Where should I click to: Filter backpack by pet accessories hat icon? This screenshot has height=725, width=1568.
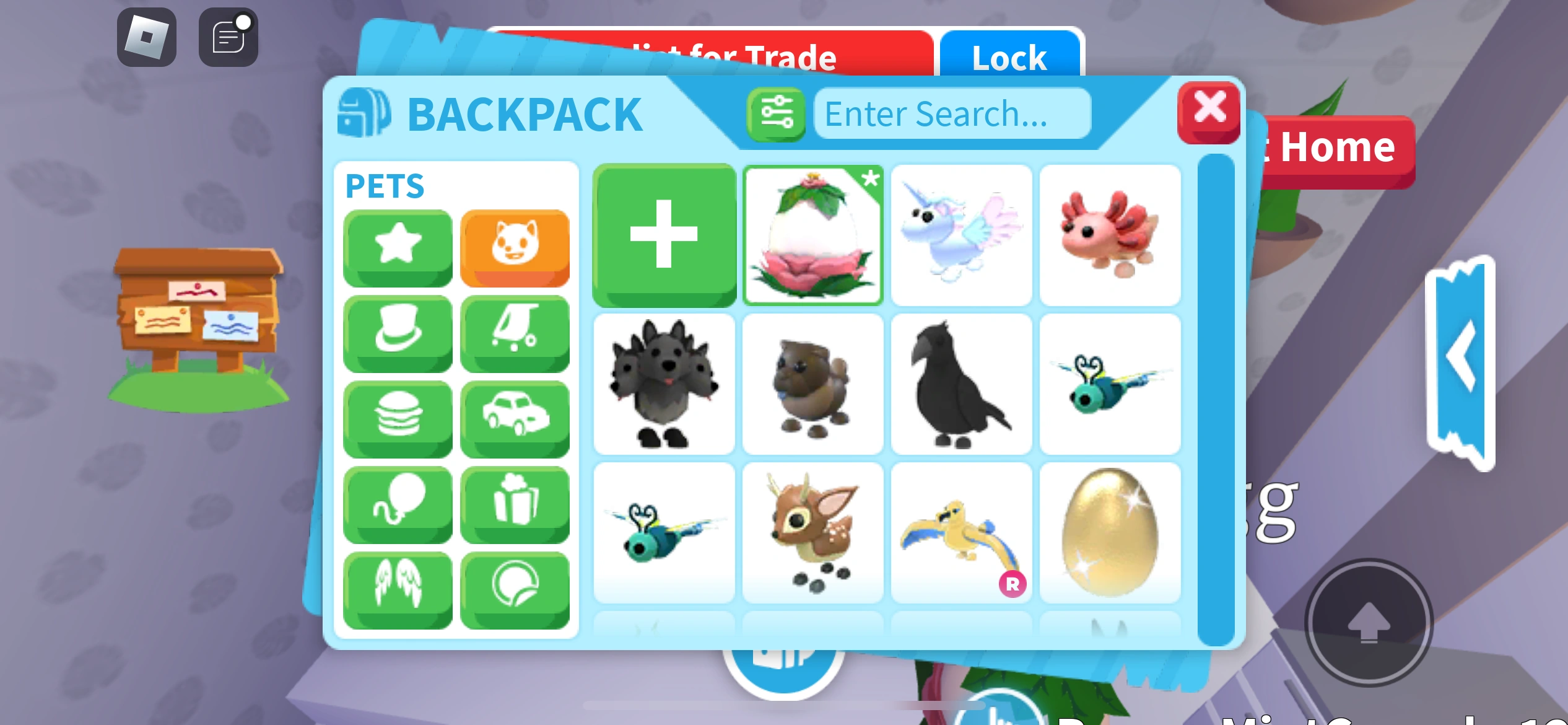tap(397, 332)
